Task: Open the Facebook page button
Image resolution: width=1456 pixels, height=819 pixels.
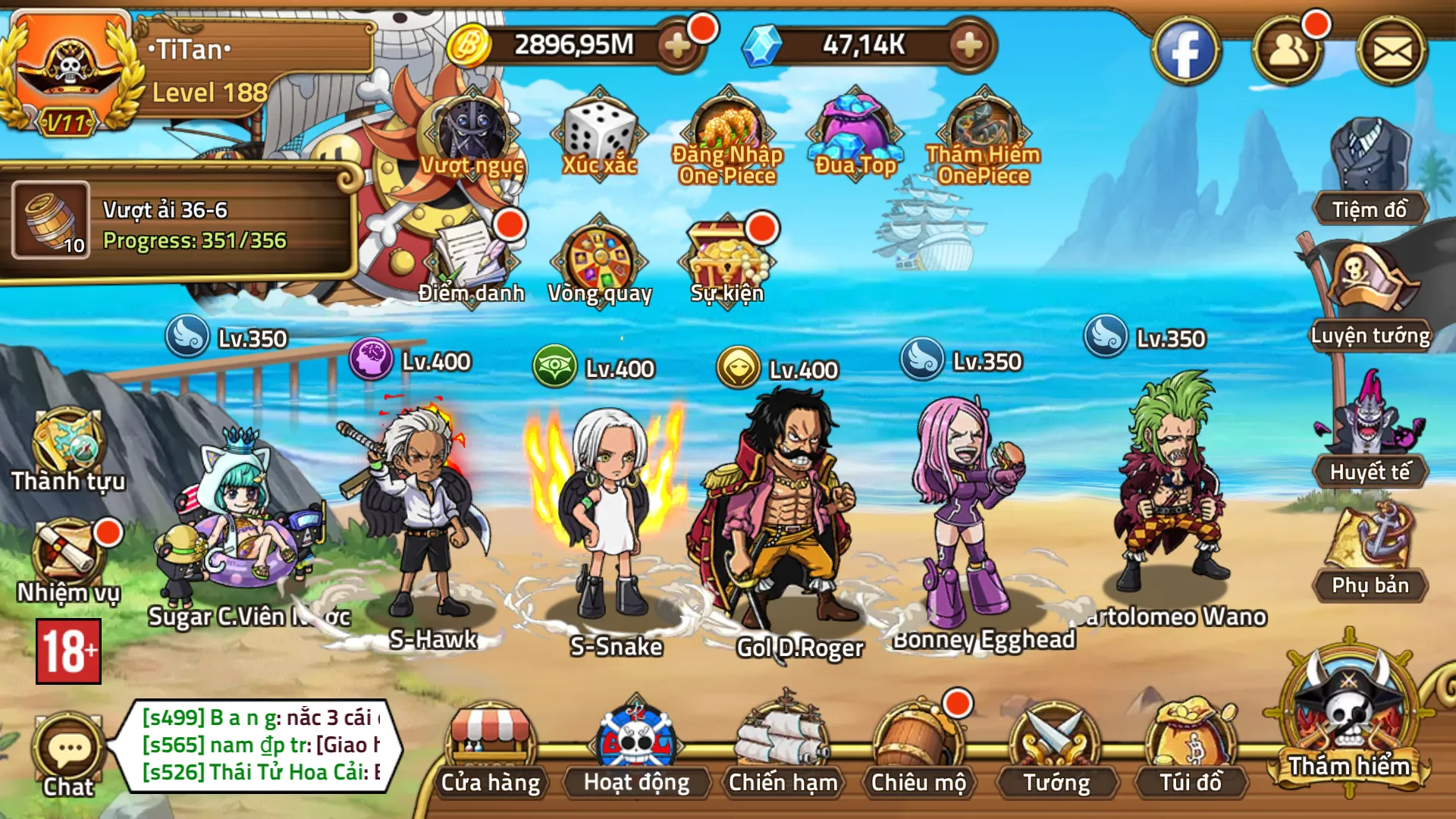Action: tap(1185, 52)
